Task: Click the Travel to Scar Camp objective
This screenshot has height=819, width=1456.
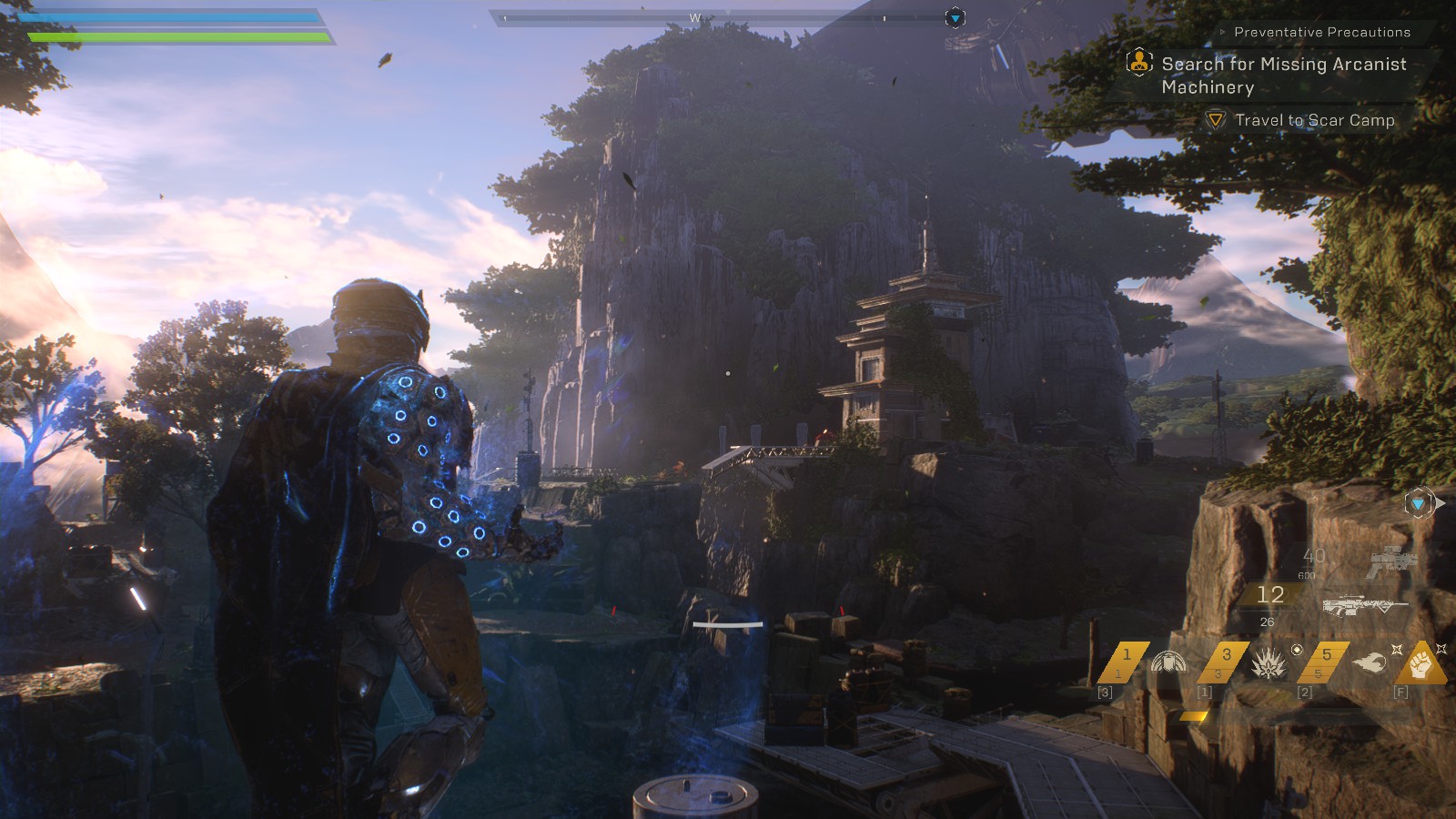Action: click(1313, 120)
